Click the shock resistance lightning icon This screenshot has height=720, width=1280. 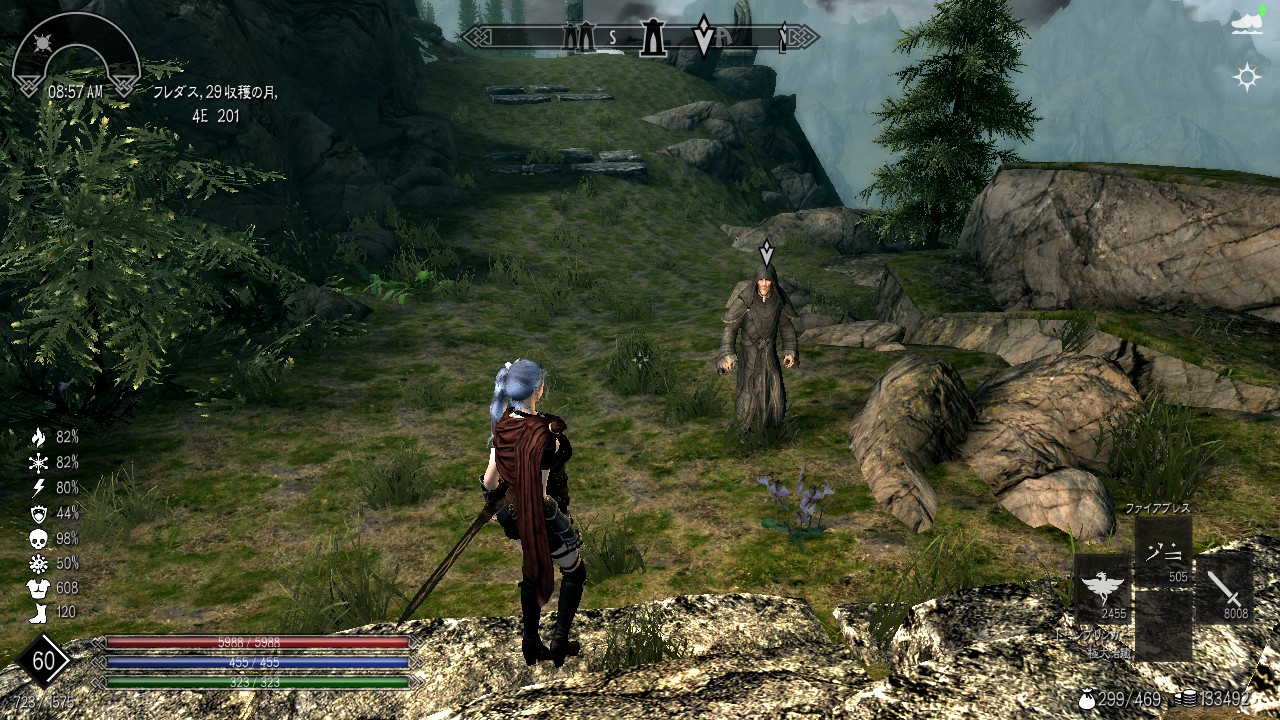[x=38, y=488]
